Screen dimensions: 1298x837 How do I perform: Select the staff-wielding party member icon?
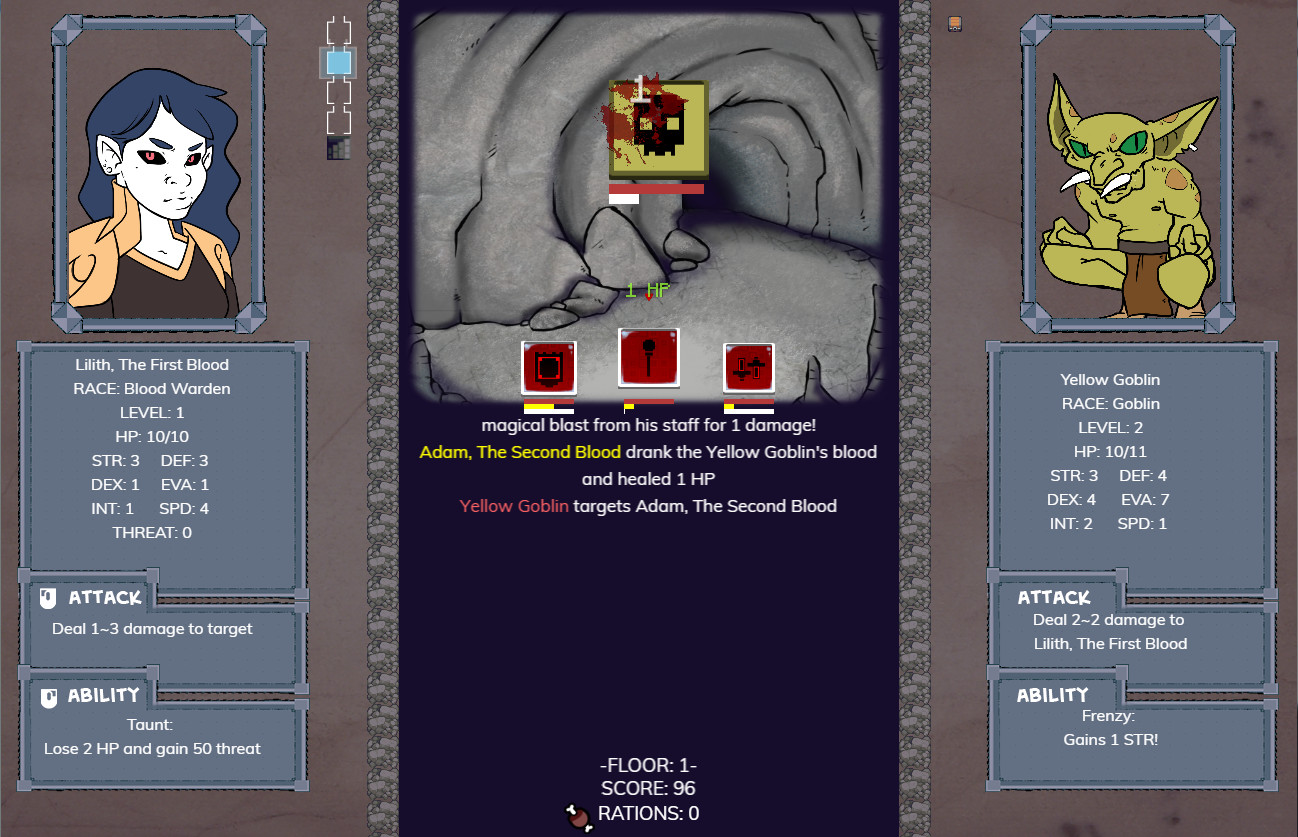click(x=648, y=359)
